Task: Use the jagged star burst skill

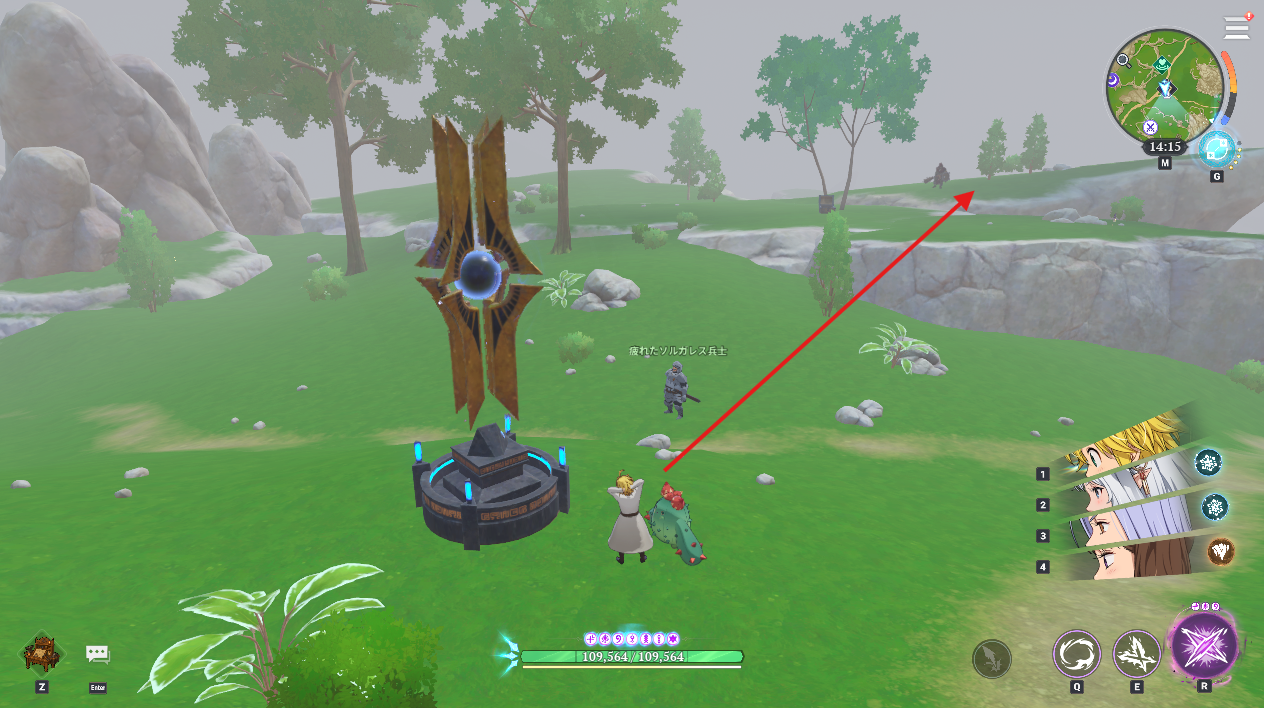Action: click(x=1136, y=654)
